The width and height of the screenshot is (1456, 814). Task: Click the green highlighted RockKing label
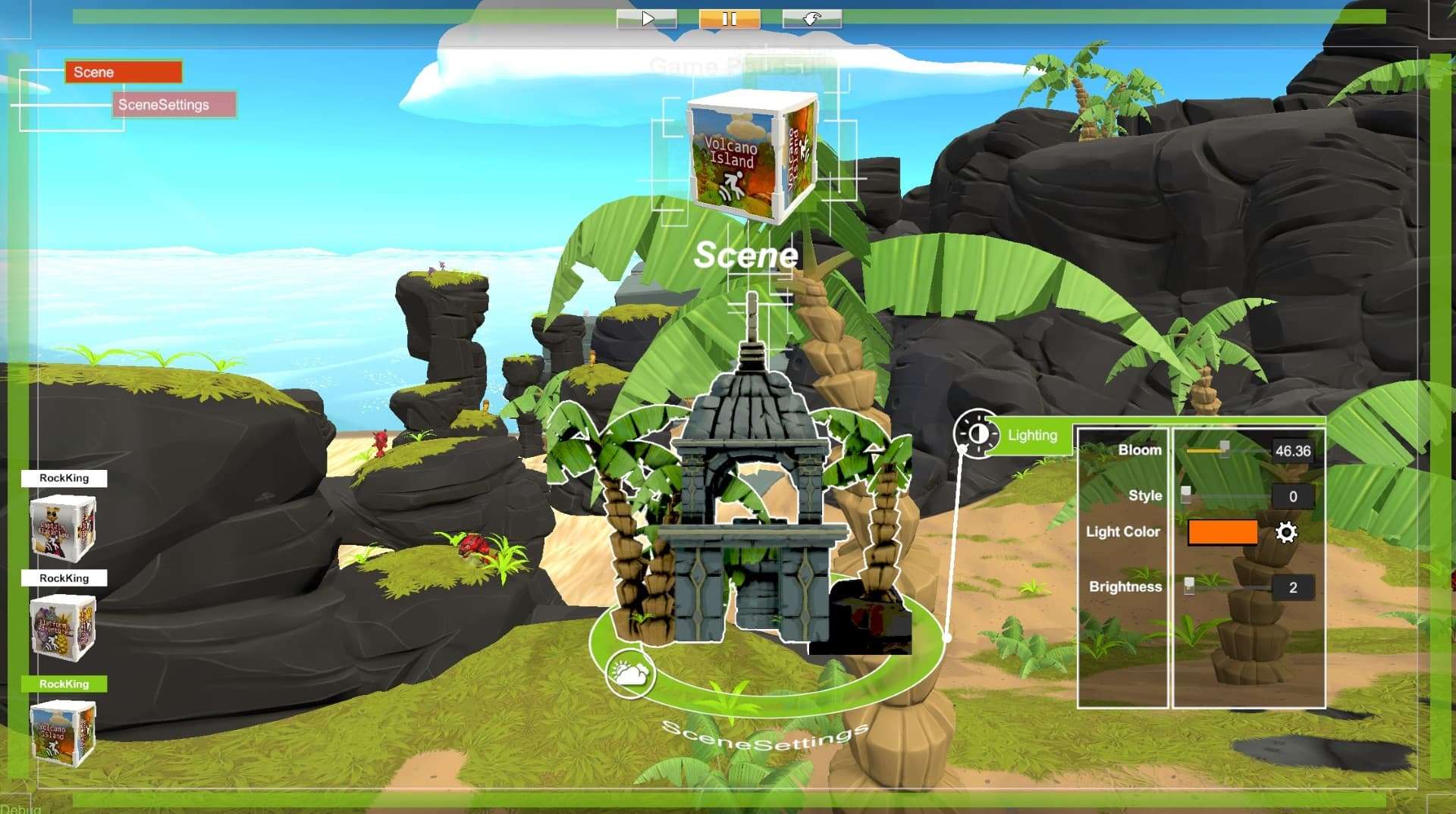coord(64,684)
